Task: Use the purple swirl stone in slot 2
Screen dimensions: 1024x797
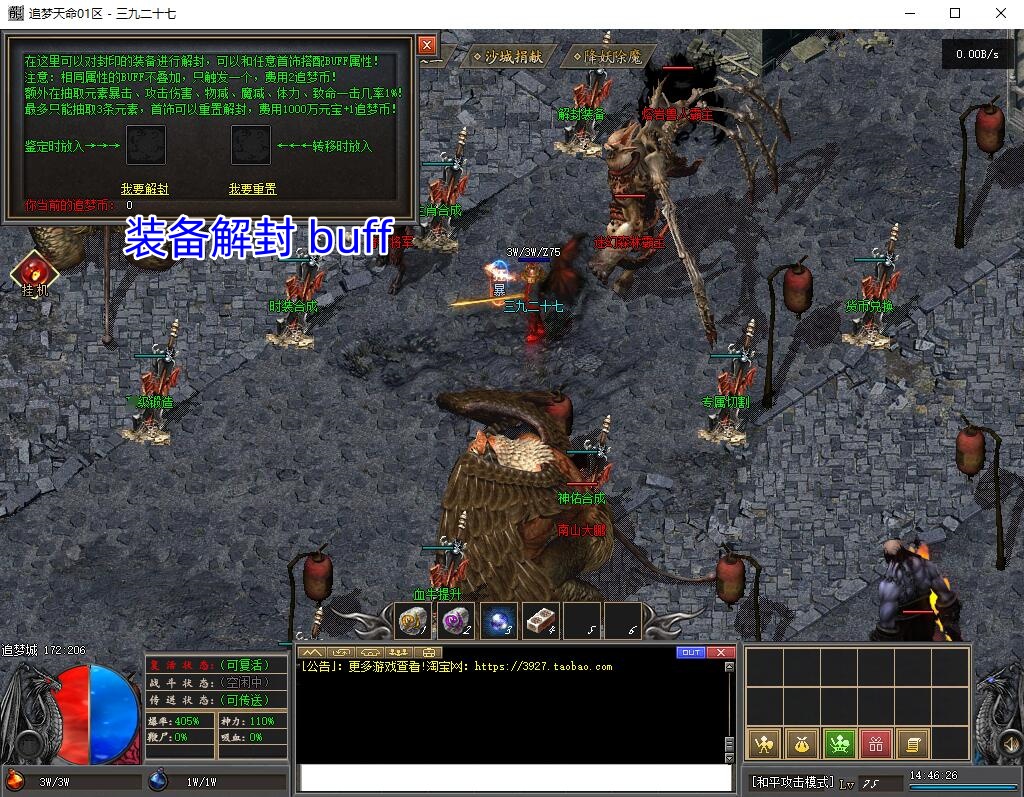Action: [x=455, y=621]
